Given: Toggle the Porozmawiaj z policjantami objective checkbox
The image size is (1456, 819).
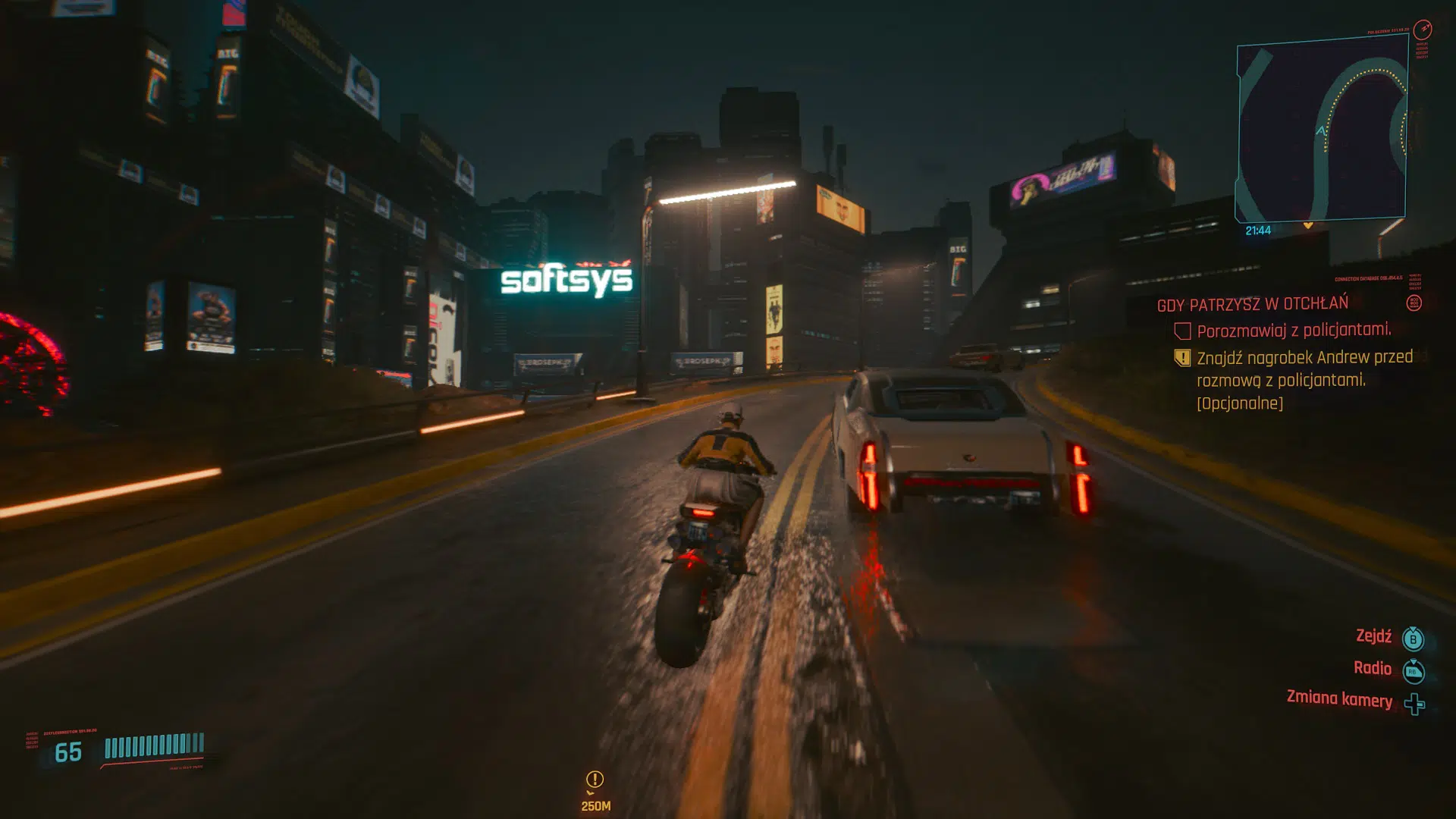Looking at the screenshot, I should (x=1183, y=329).
